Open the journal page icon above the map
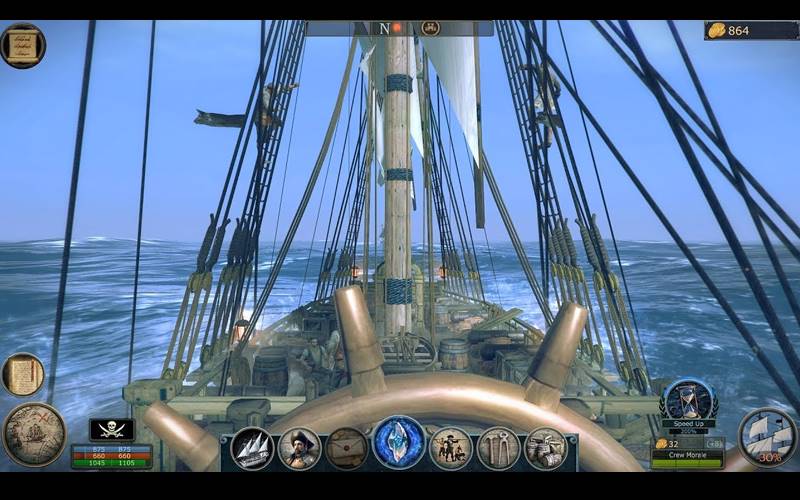Viewport: 800px width, 500px height. pos(22,374)
